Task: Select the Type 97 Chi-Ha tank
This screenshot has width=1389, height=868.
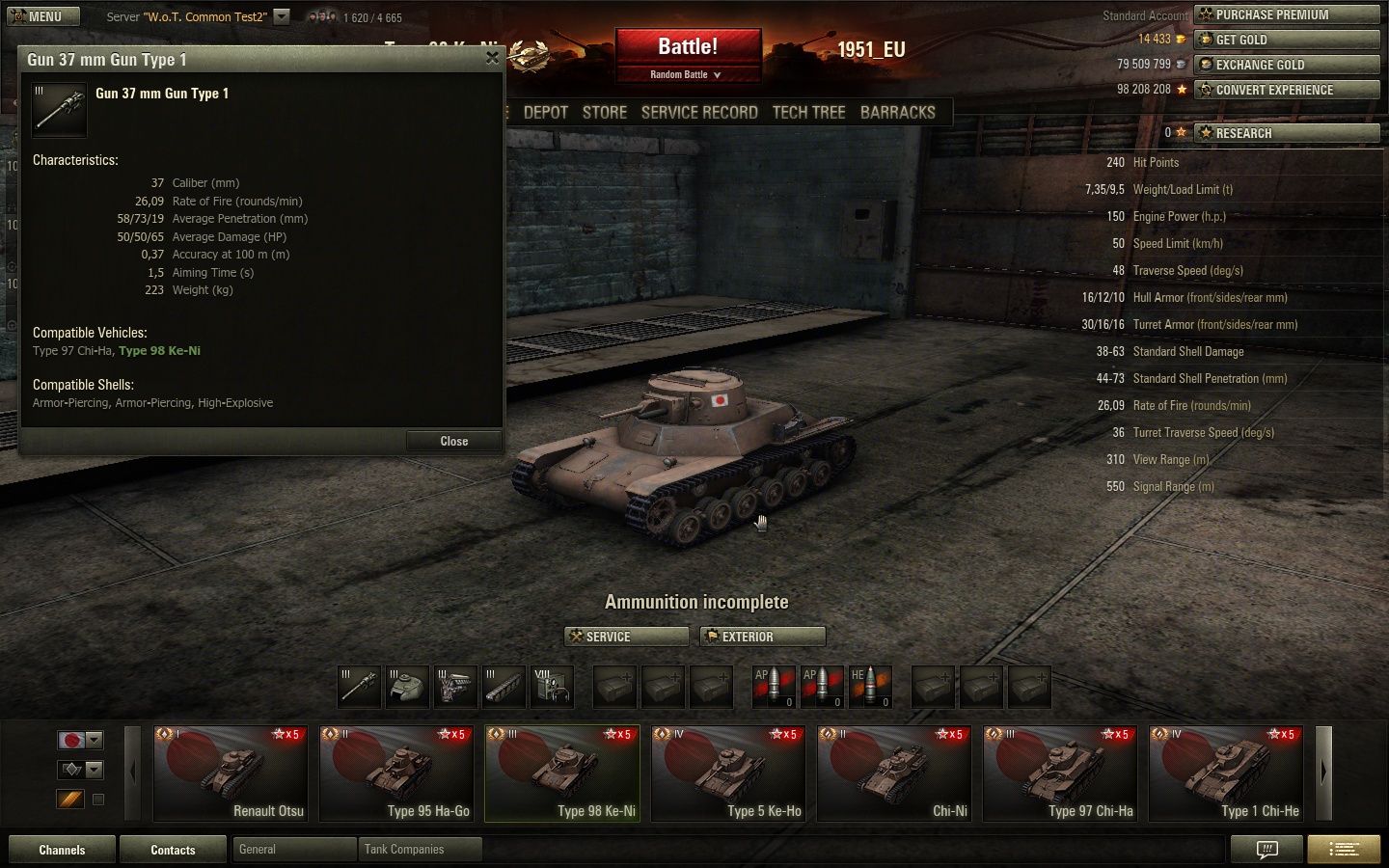Action: 1060,773
